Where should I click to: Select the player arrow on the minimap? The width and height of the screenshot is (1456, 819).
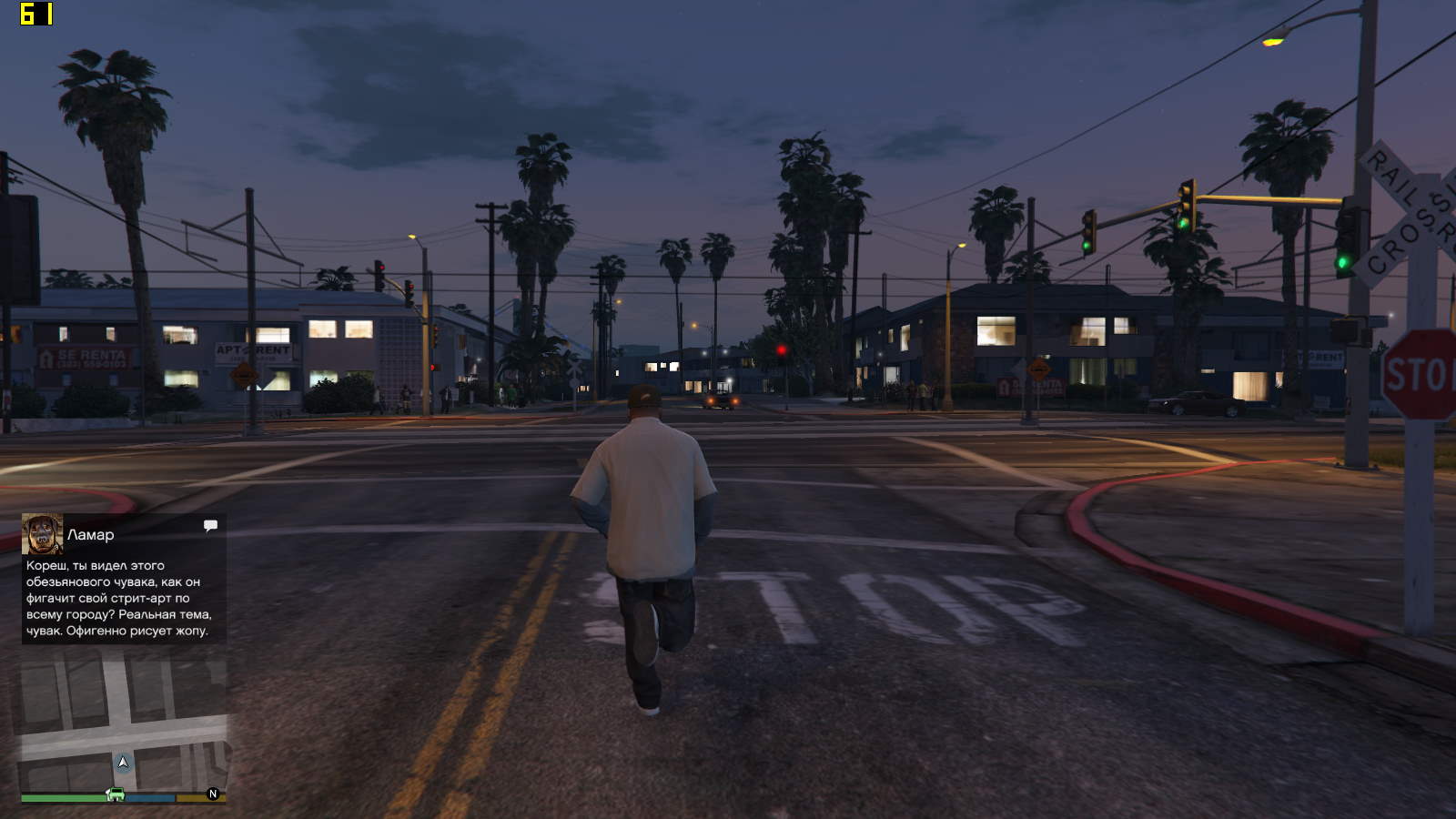(x=123, y=762)
